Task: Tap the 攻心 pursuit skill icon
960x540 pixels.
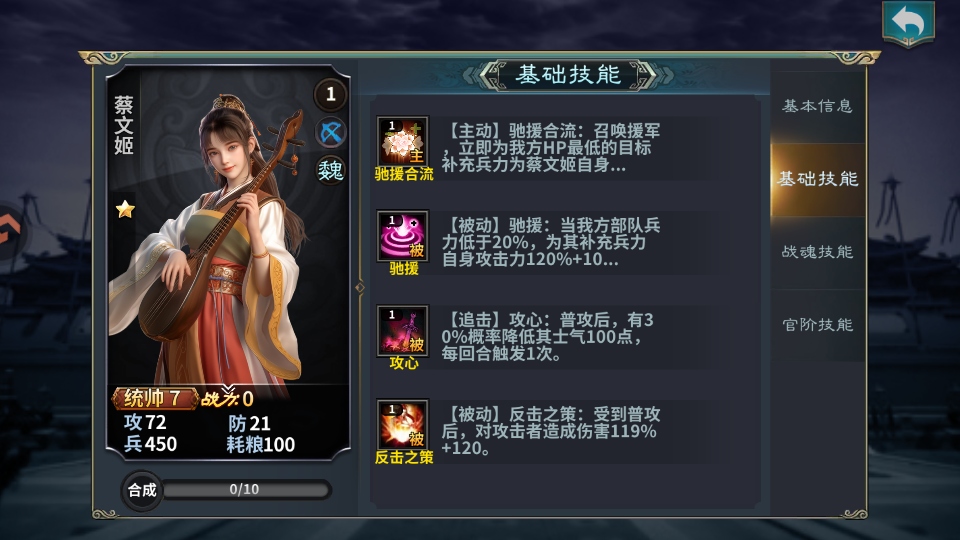Action: pyautogui.click(x=403, y=331)
